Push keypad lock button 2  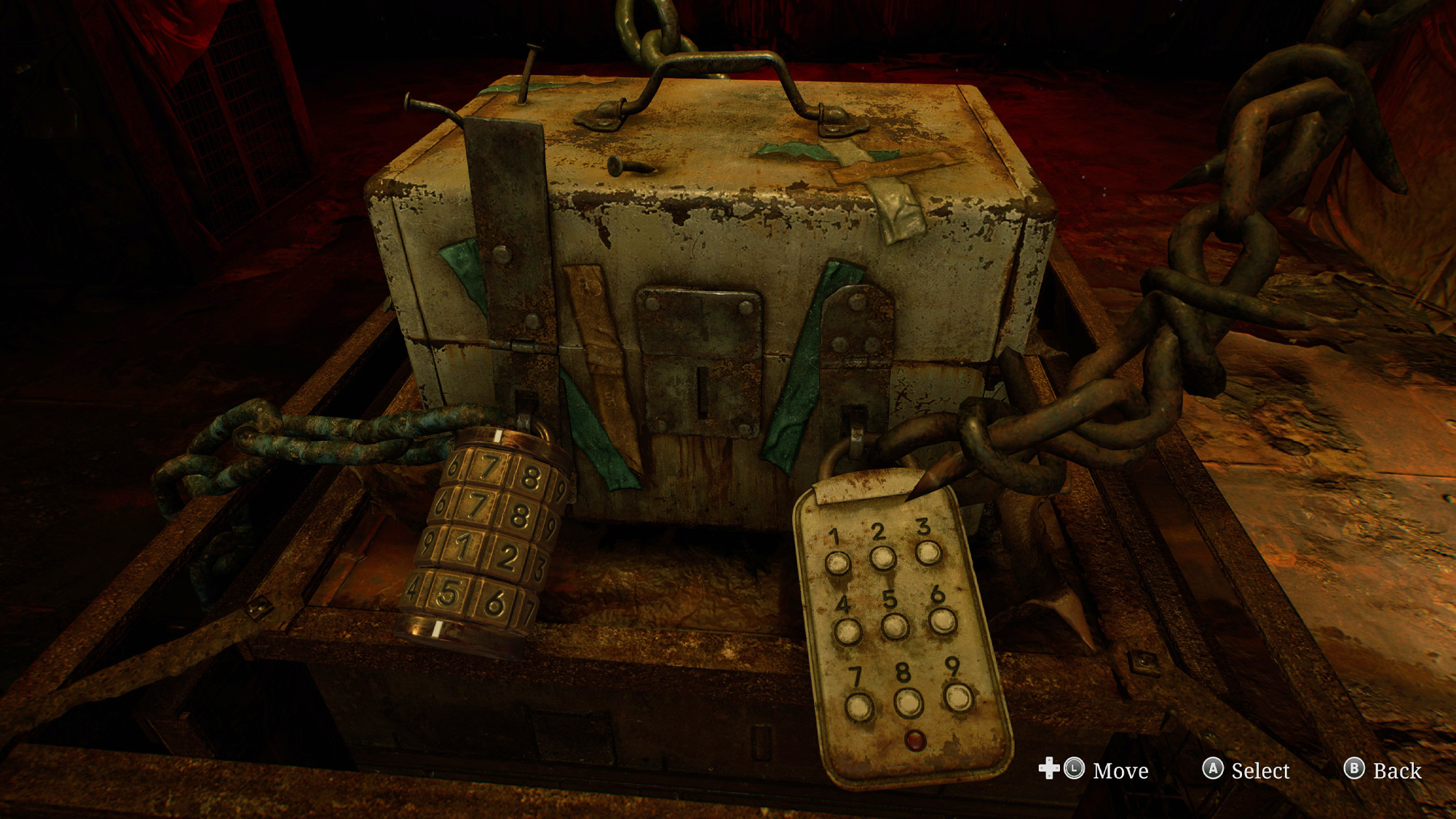tap(882, 558)
